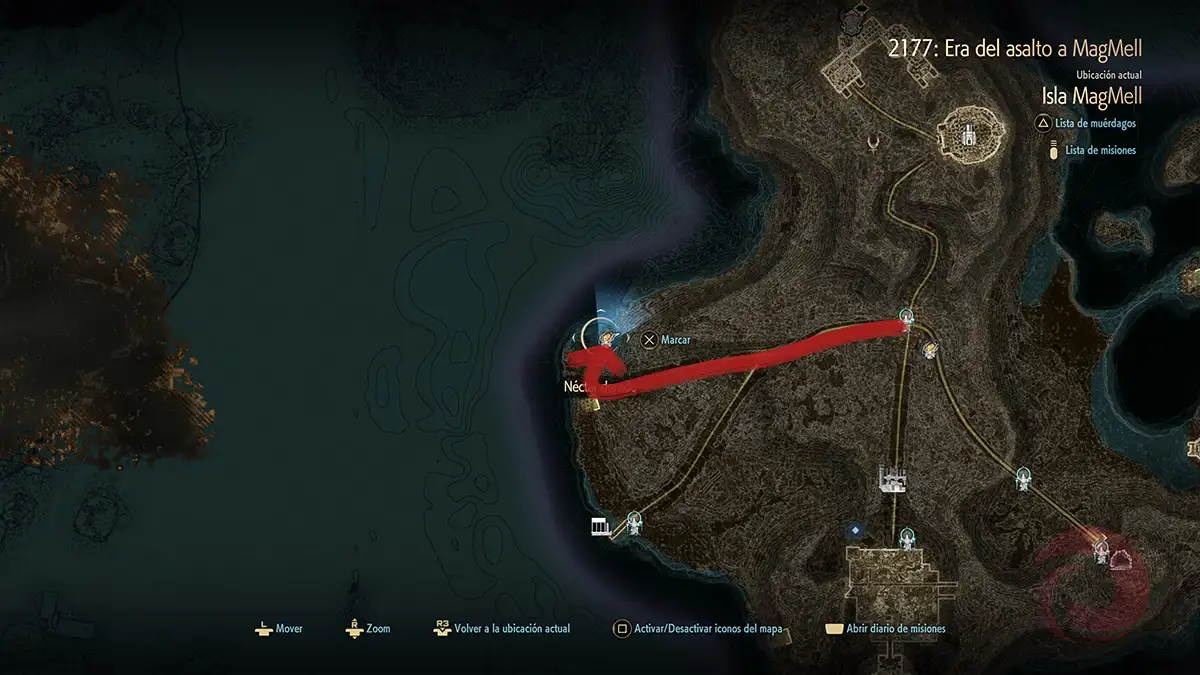Screen dimensions: 1200x675
Task: Select the horned emblem map marker
Action: [878, 144]
